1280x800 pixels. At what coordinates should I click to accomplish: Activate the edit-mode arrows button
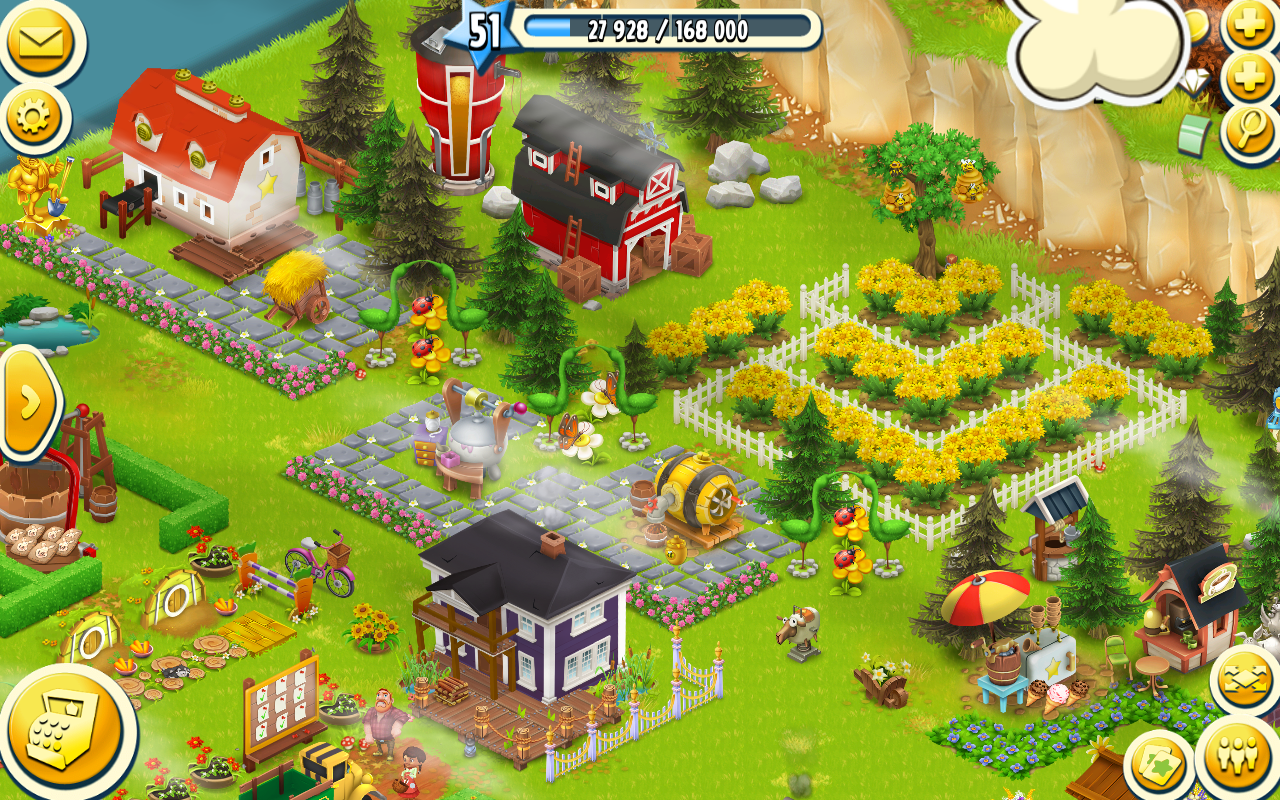1245,681
